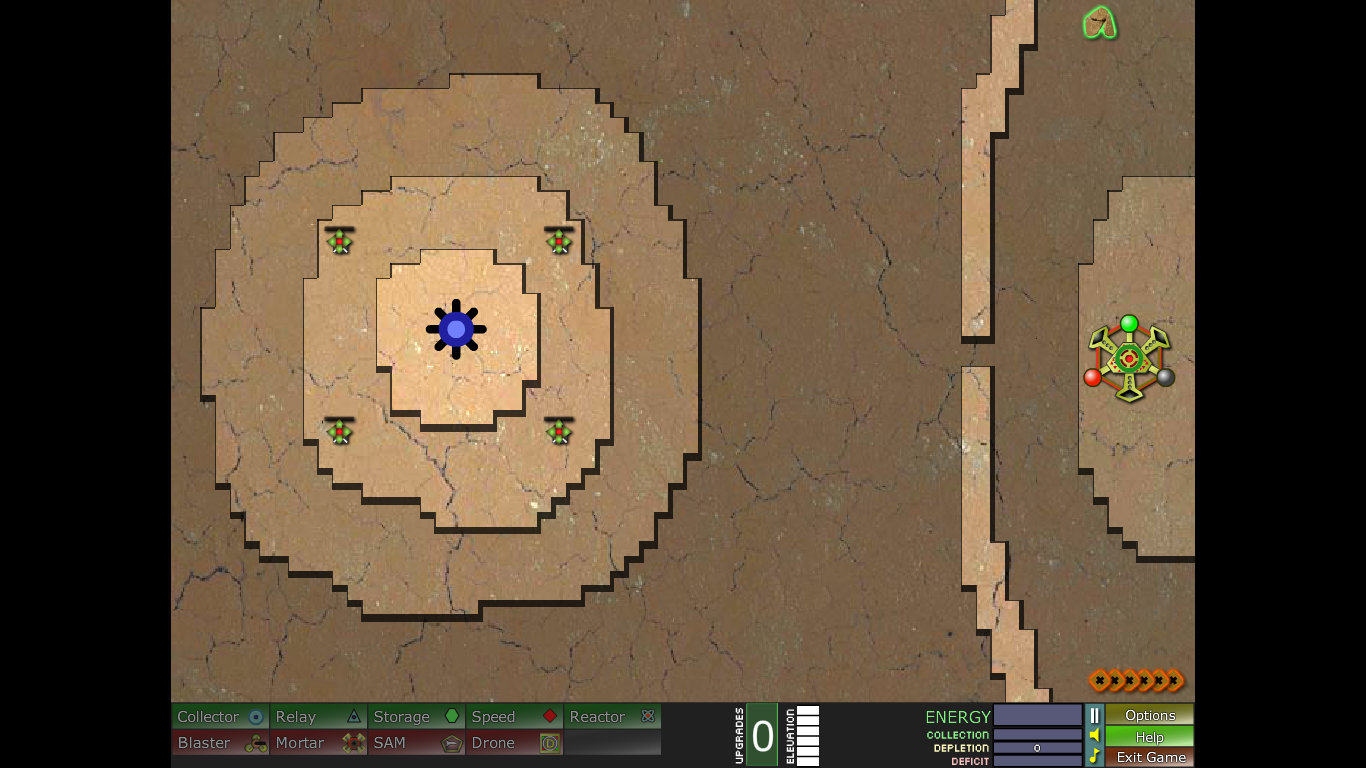The height and width of the screenshot is (768, 1366).
Task: Open the Options menu
Action: coord(1150,715)
